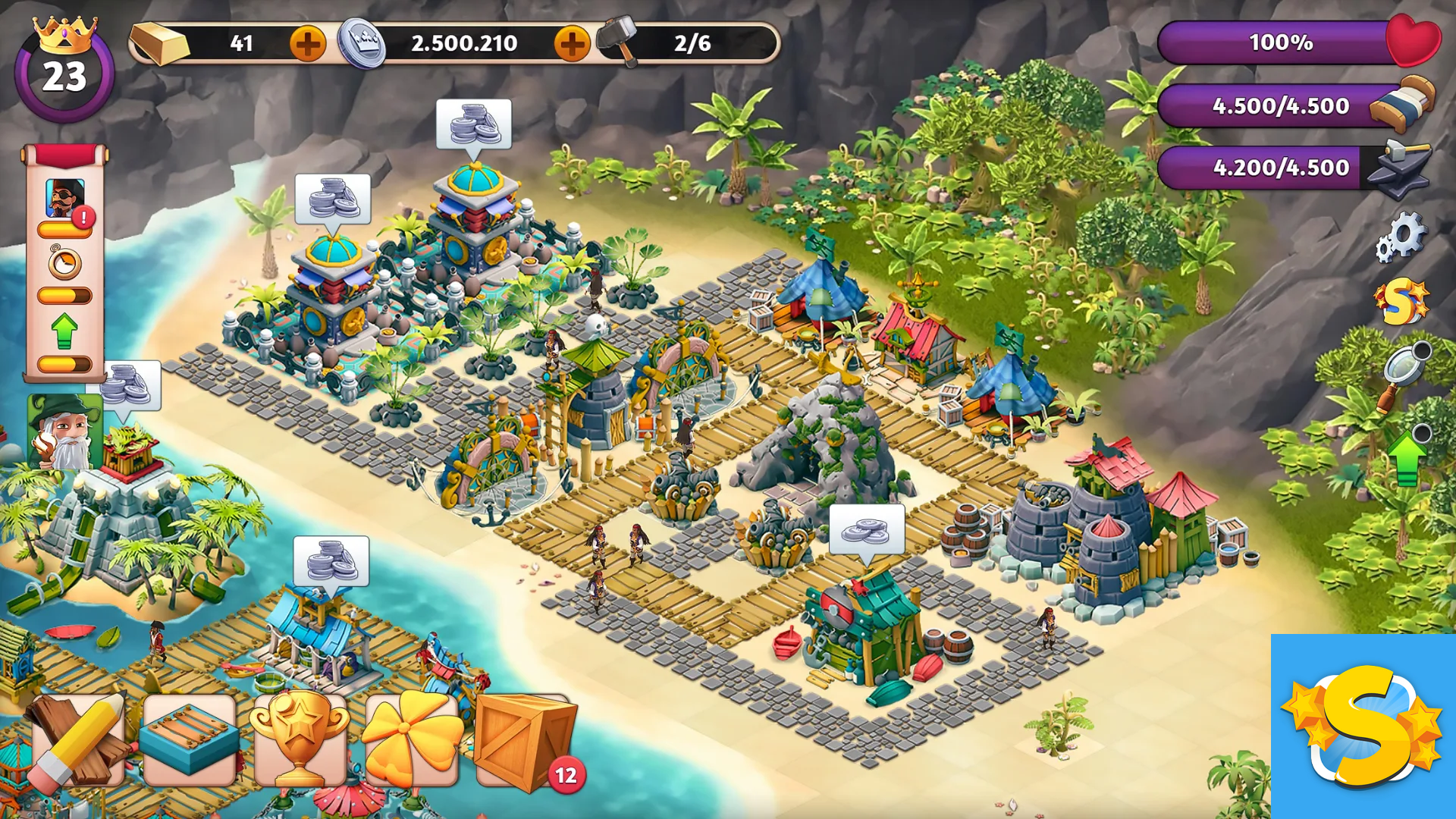Click the 100% happiness heart meter
This screenshot has width=1456, height=819.
pyautogui.click(x=1282, y=43)
